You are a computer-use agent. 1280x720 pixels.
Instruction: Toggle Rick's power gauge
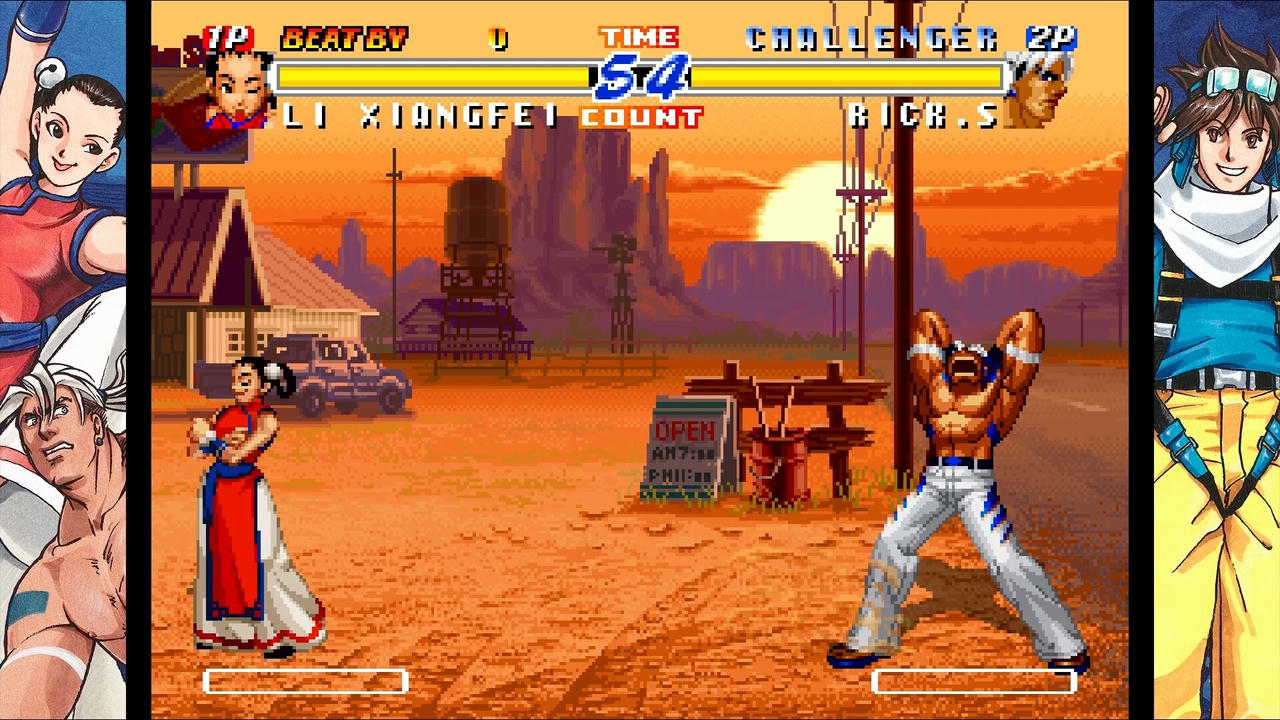tap(975, 682)
